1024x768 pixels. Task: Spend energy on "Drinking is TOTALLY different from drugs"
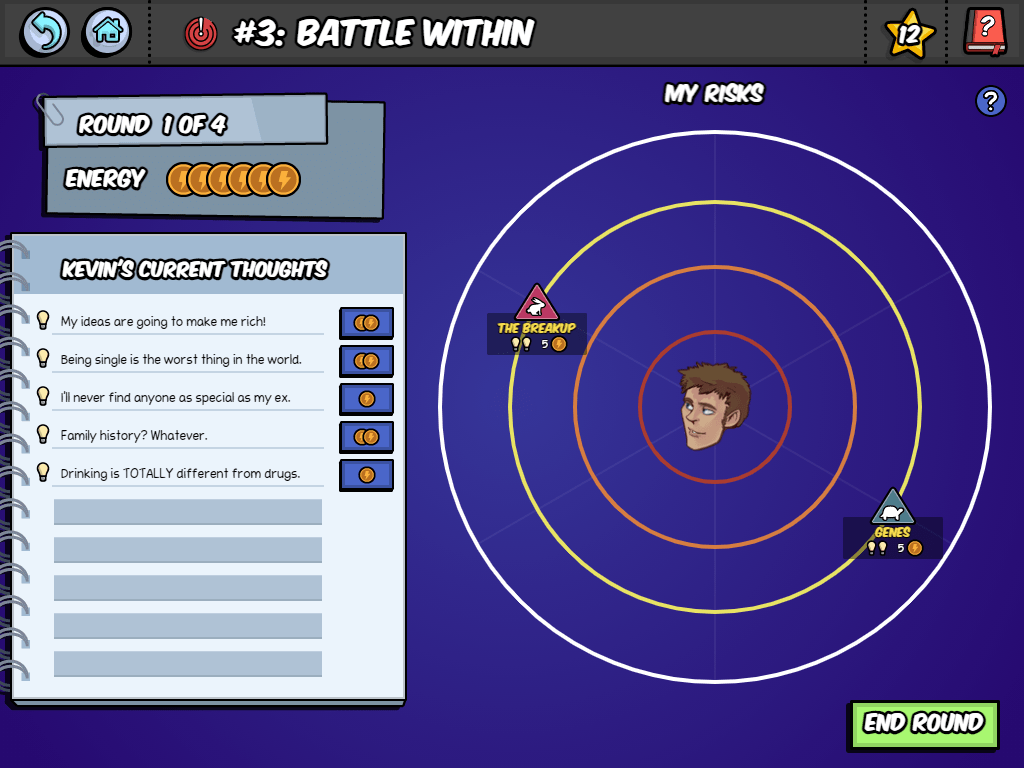click(x=366, y=475)
